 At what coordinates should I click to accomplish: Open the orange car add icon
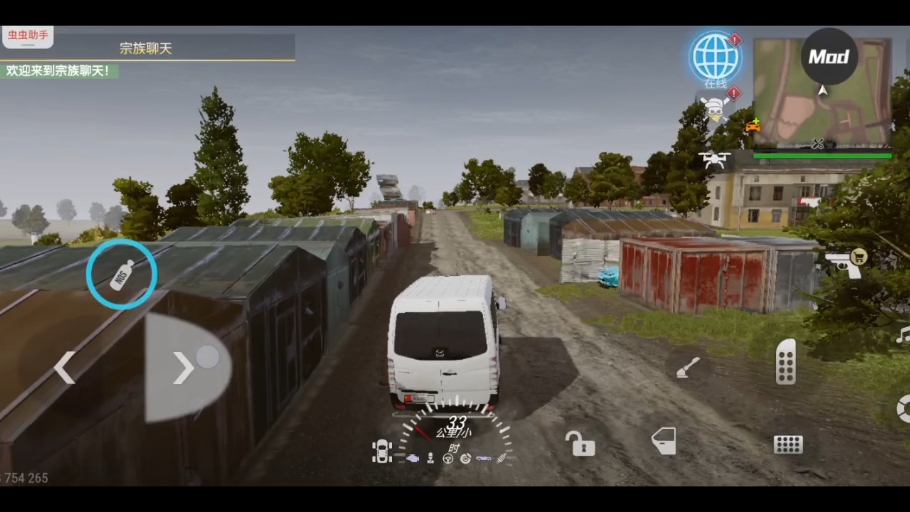point(752,126)
